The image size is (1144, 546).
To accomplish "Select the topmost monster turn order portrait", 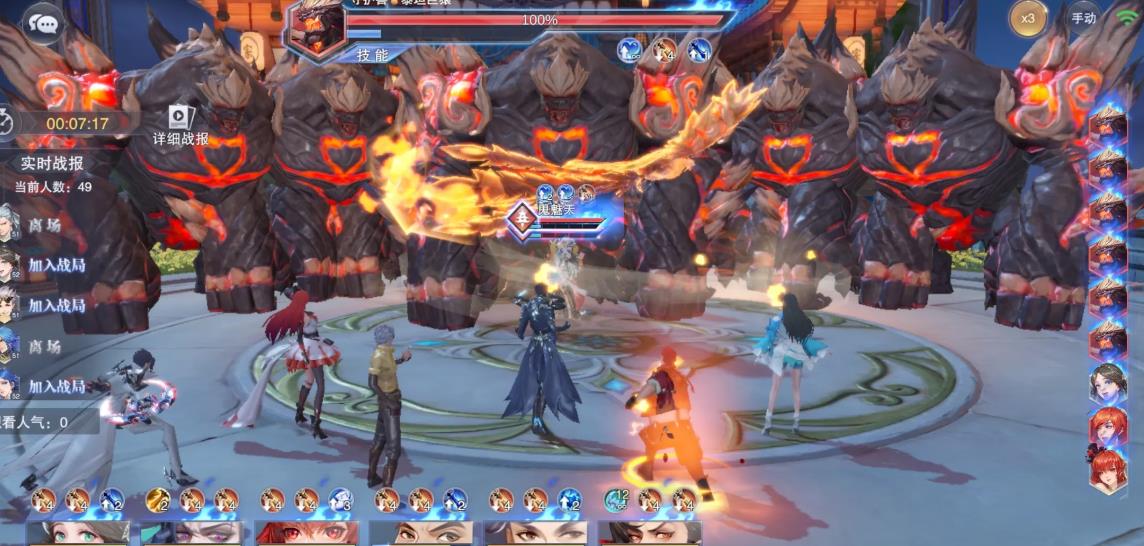I will point(1107,123).
